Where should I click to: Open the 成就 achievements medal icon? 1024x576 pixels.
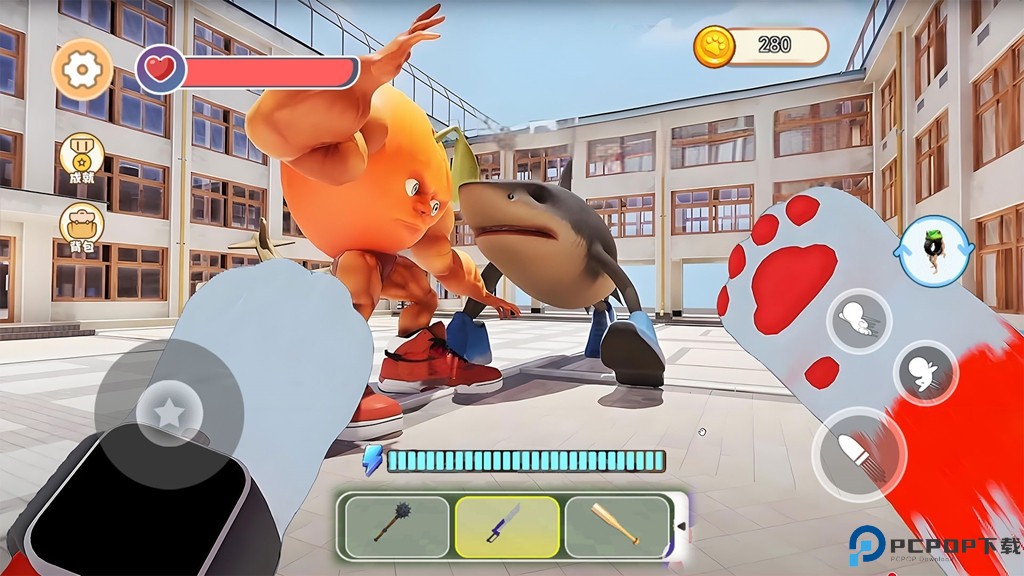(x=81, y=156)
